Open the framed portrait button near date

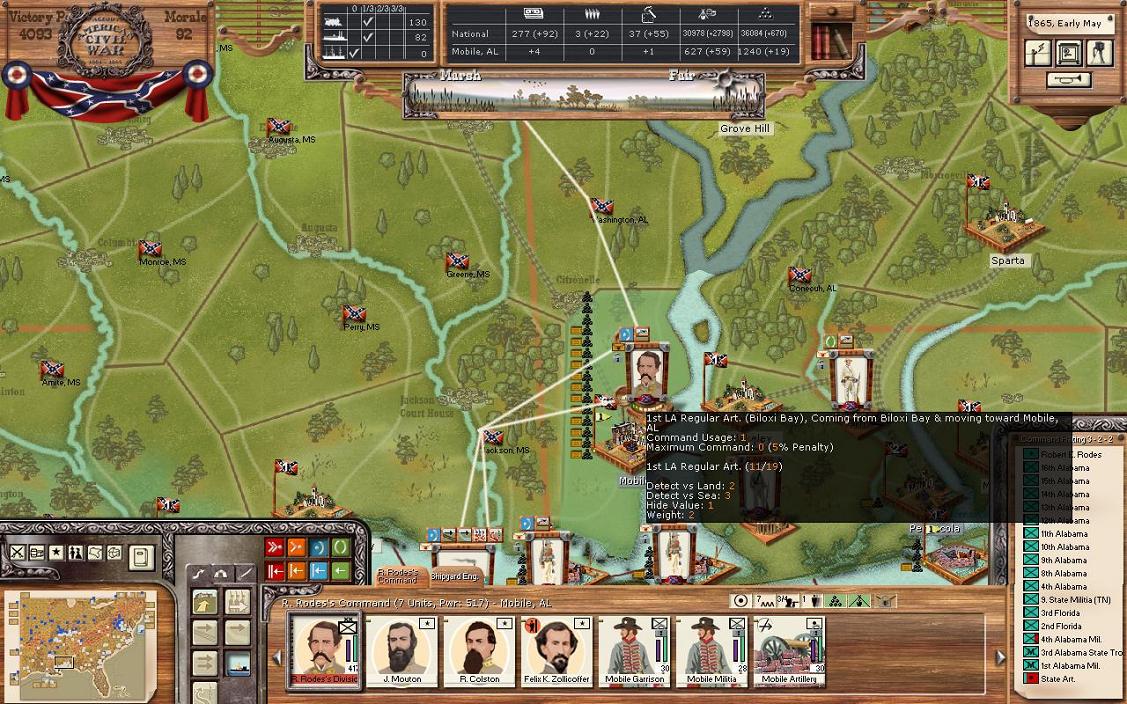click(1069, 53)
